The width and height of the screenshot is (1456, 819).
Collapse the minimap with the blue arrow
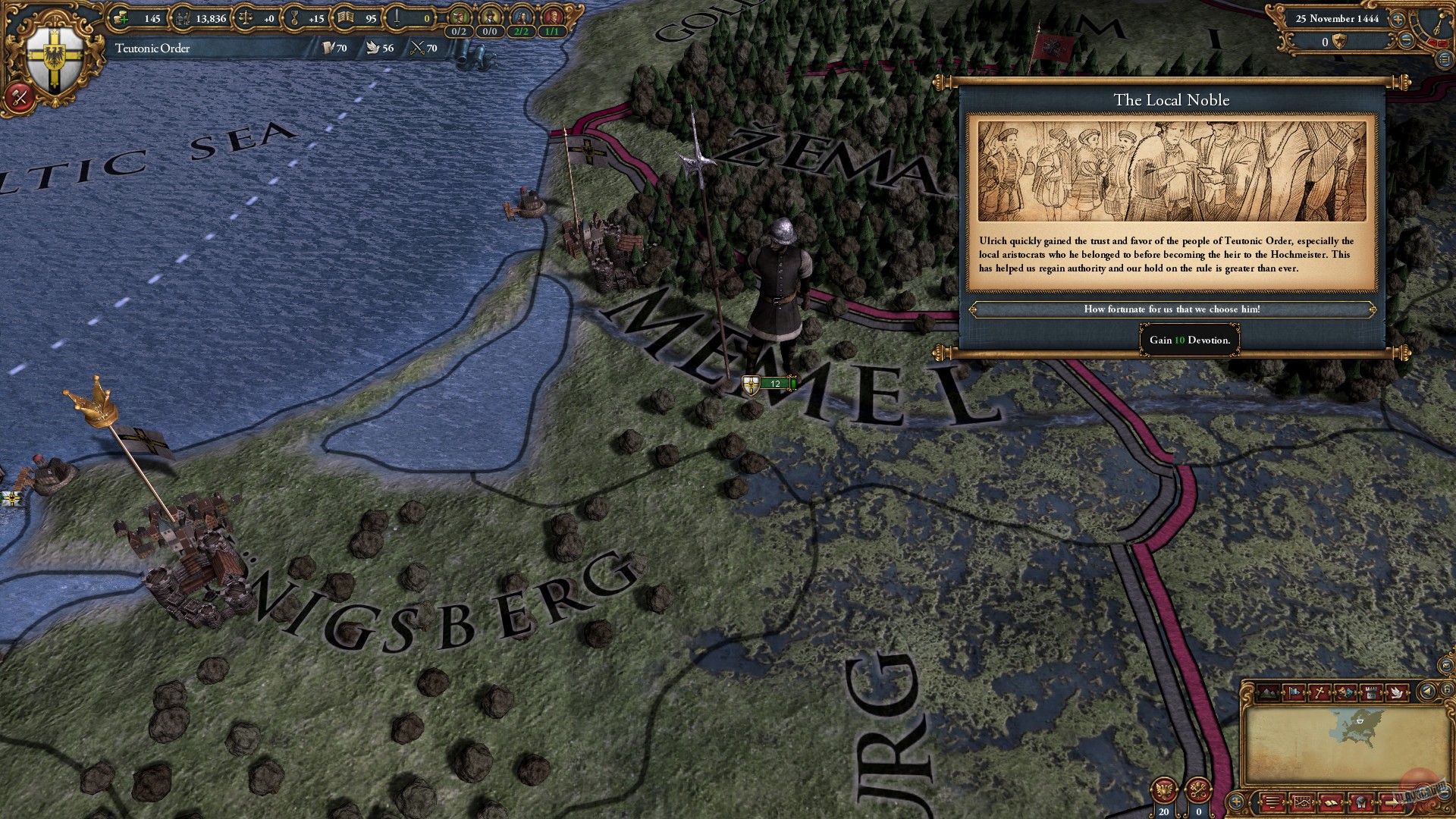point(1426,692)
